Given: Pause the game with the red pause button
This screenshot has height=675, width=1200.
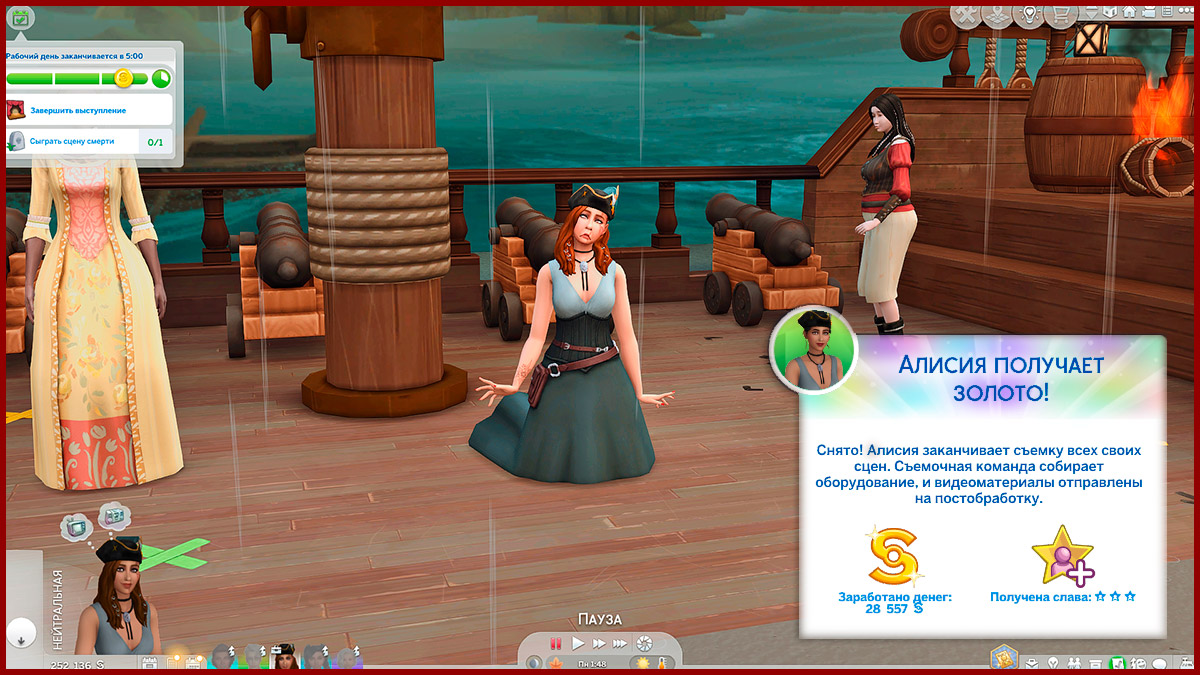Looking at the screenshot, I should tap(556, 643).
